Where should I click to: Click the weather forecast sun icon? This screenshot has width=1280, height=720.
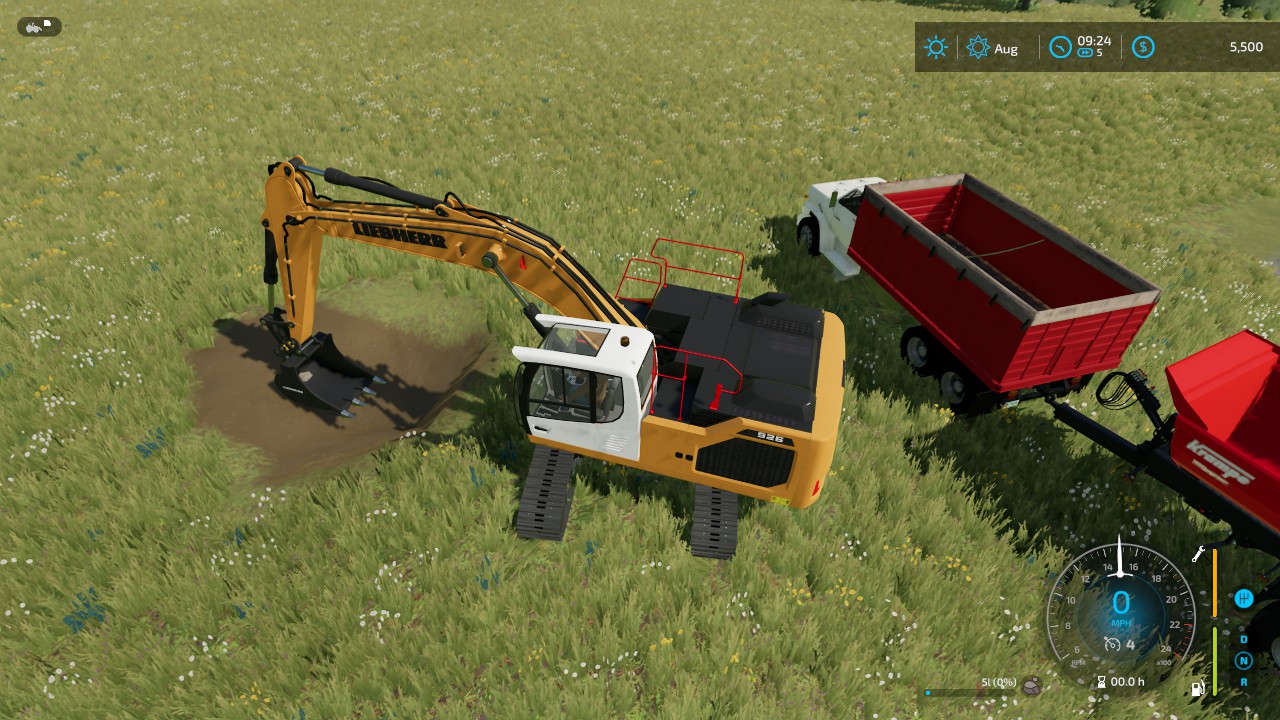click(979, 46)
